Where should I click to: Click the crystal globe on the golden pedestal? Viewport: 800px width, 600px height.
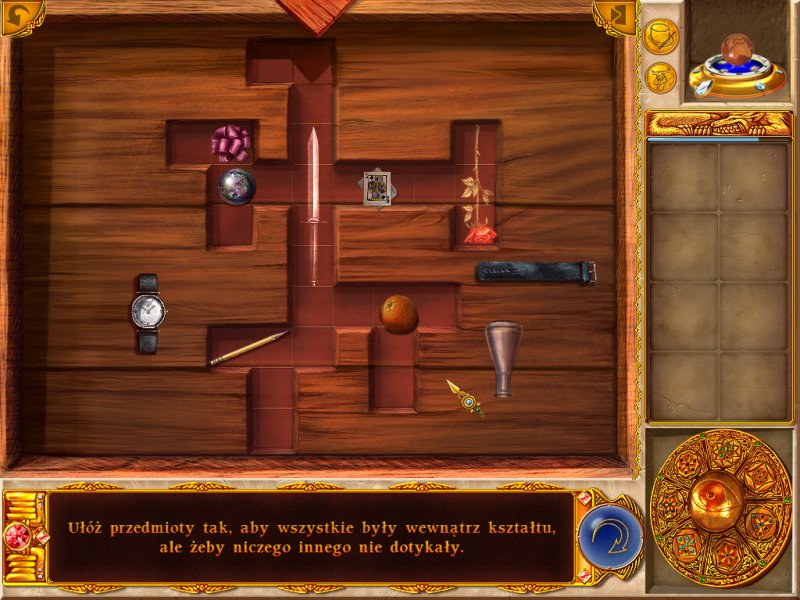pyautogui.click(x=738, y=60)
